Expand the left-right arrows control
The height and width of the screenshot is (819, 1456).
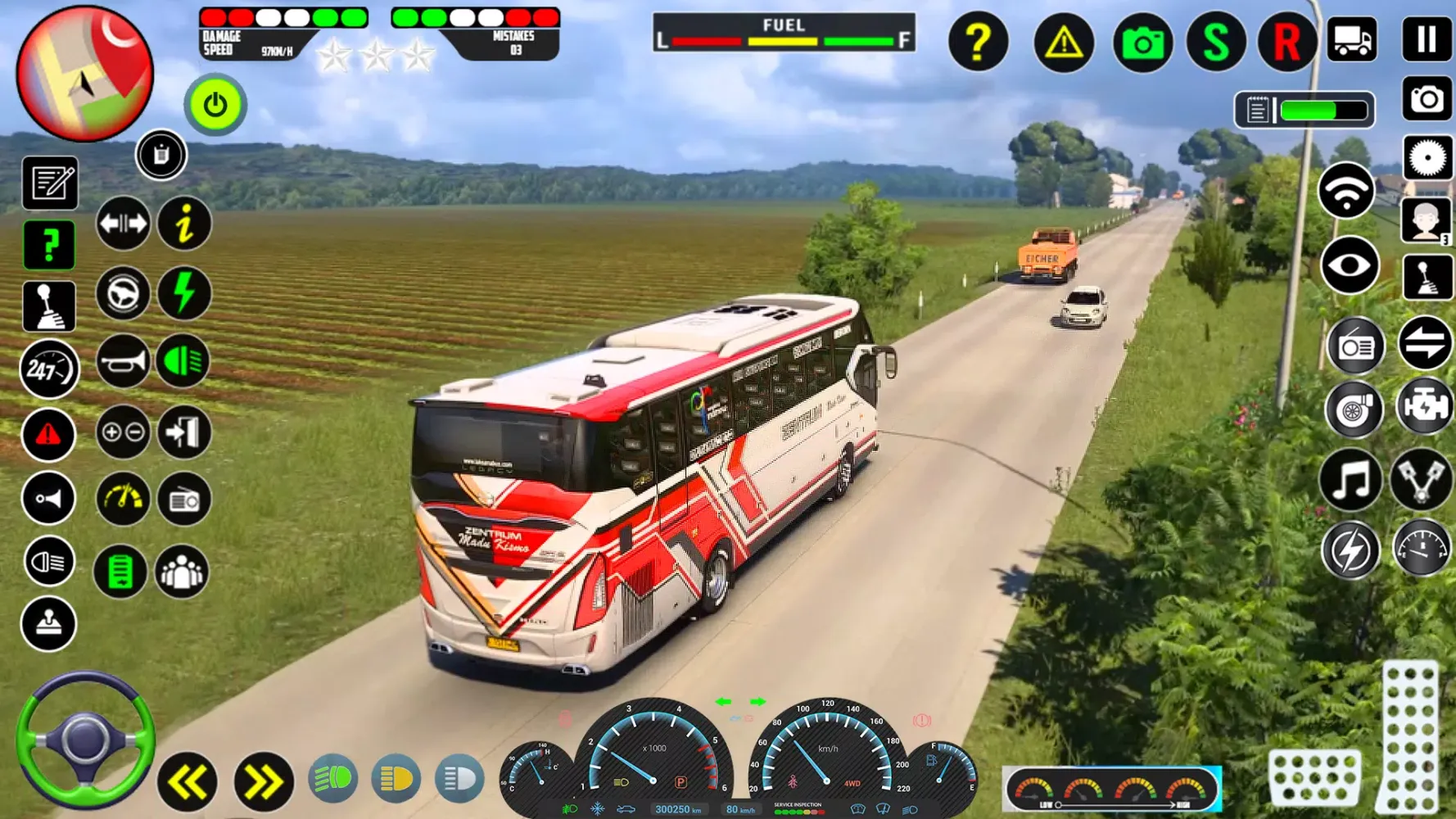[x=121, y=223]
